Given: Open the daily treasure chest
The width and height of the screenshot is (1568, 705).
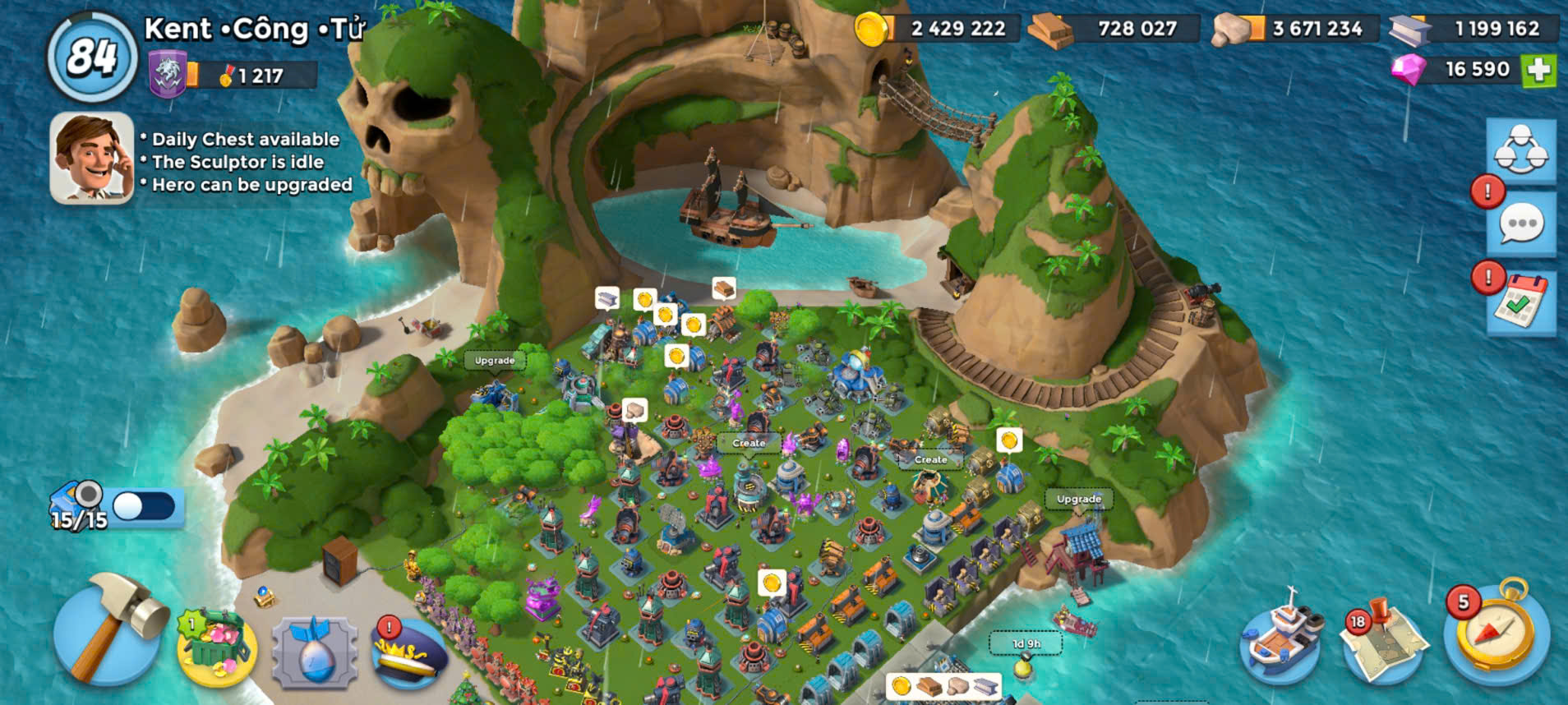Looking at the screenshot, I should [216, 647].
